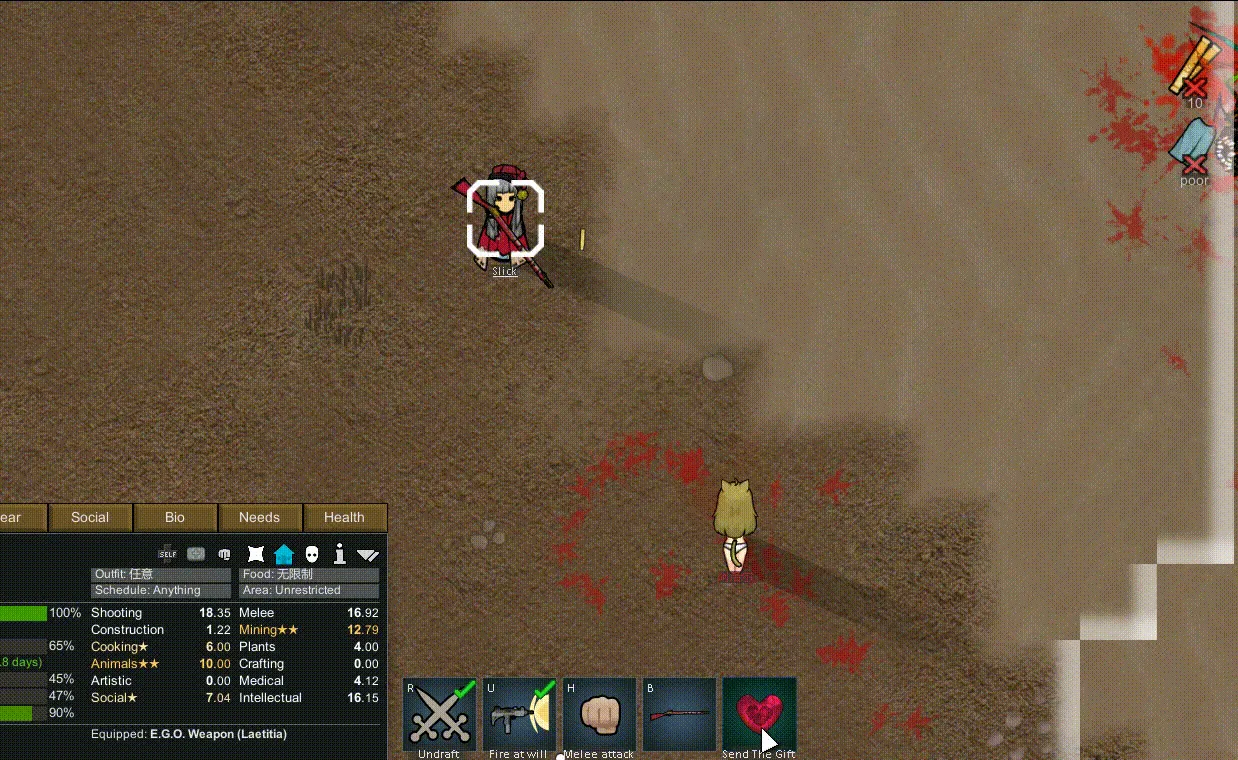Screen dimensions: 1238x760
Task: Toggle the Fire at will command
Action: pyautogui.click(x=520, y=714)
